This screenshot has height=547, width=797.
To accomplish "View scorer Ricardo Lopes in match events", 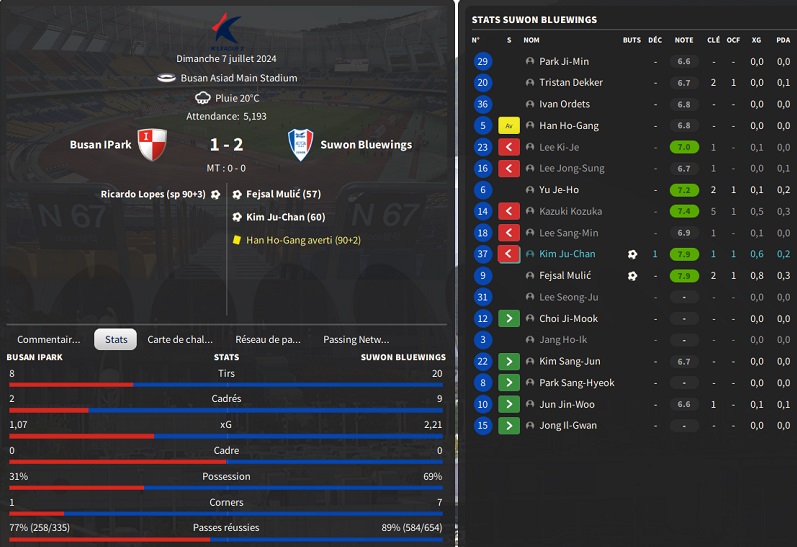I will (152, 194).
